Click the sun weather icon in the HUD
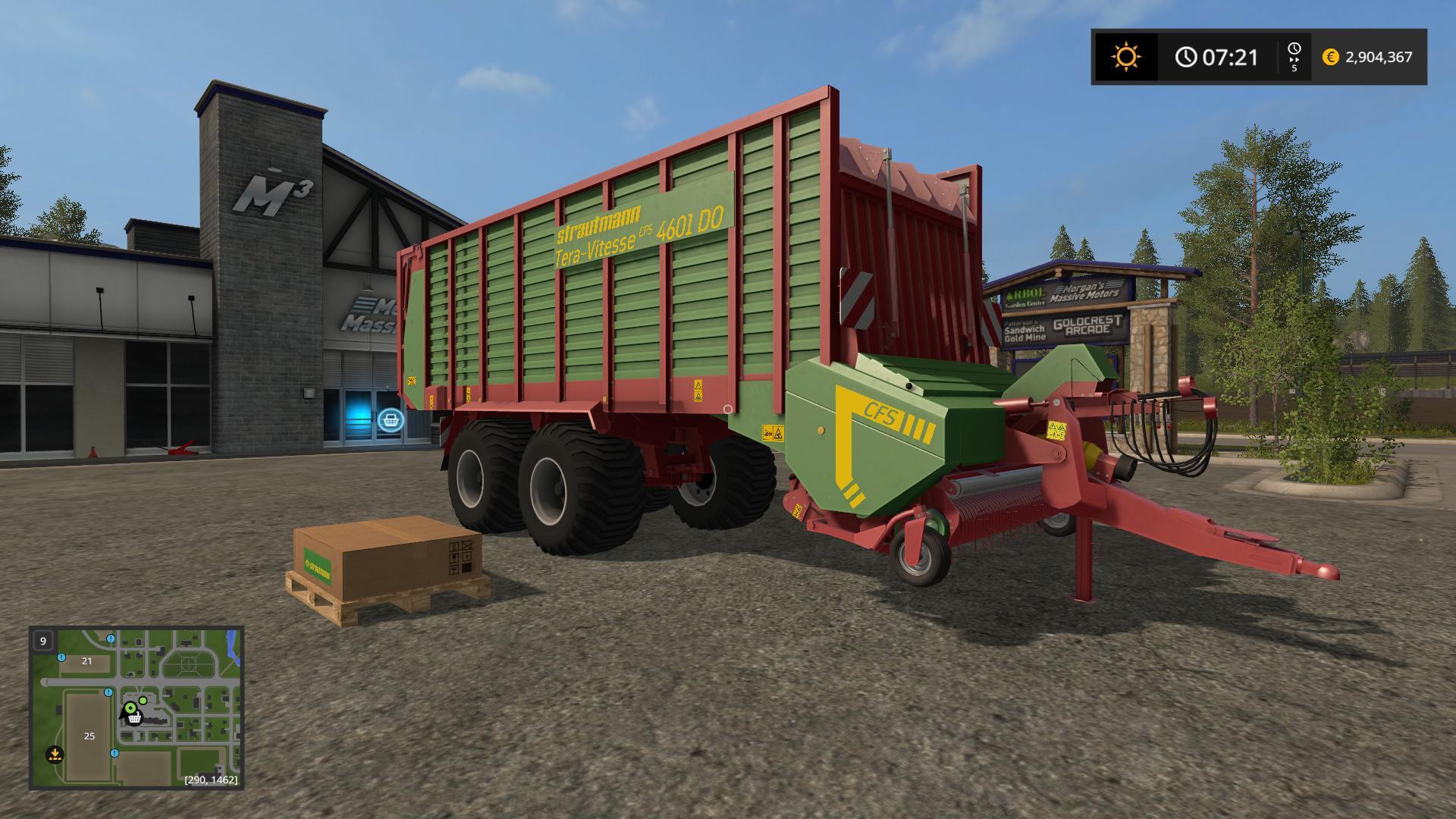The height and width of the screenshot is (819, 1456). [1126, 55]
